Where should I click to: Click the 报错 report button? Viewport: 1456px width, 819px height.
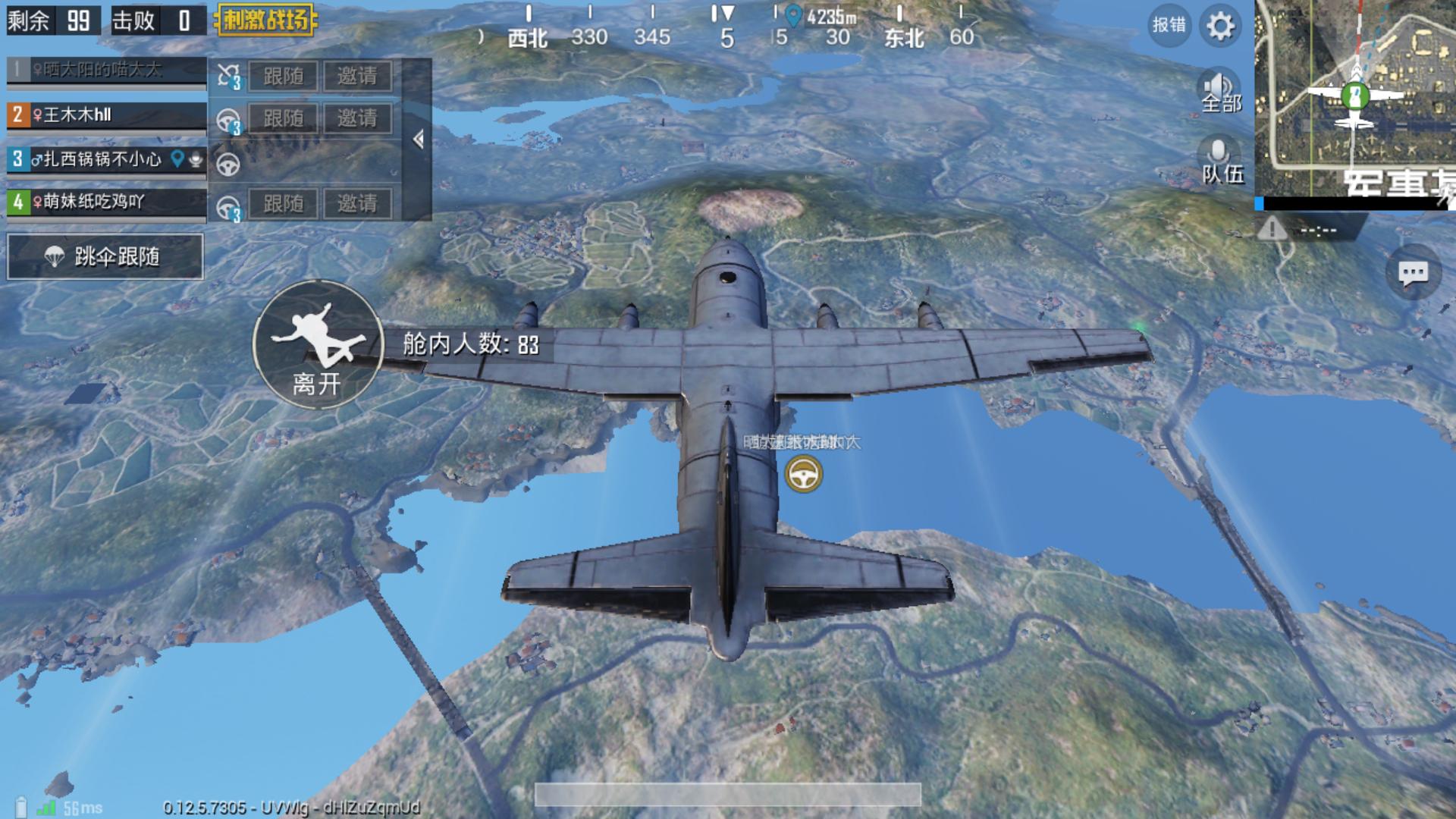coord(1169,26)
